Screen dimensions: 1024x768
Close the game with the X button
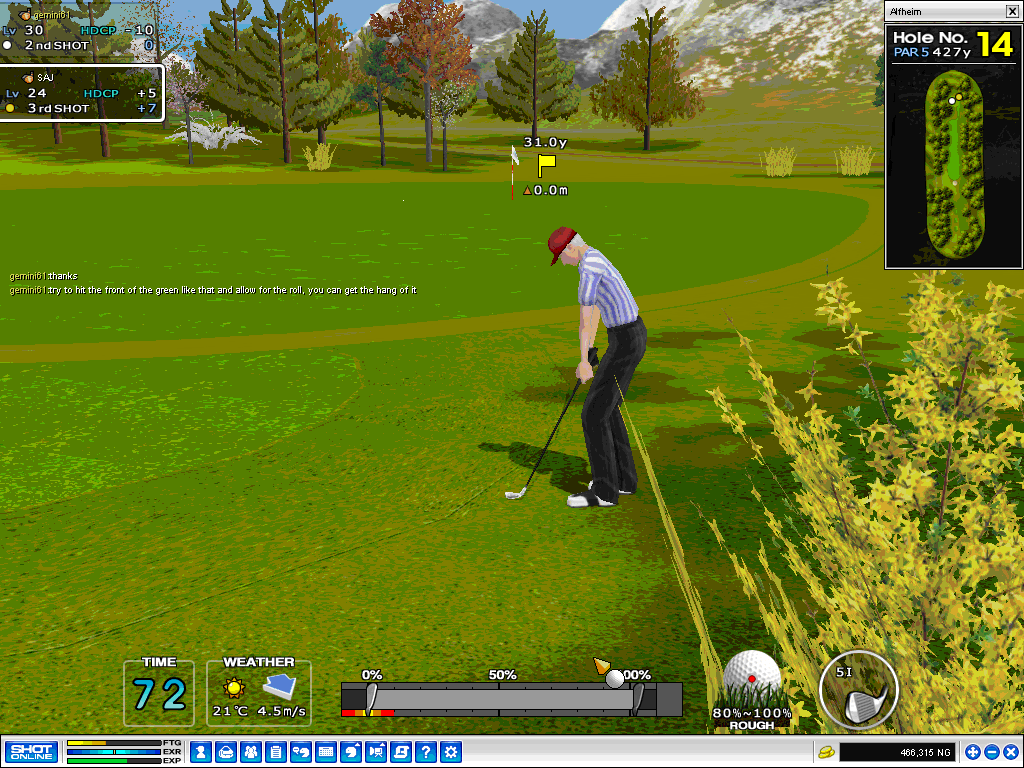[1011, 752]
